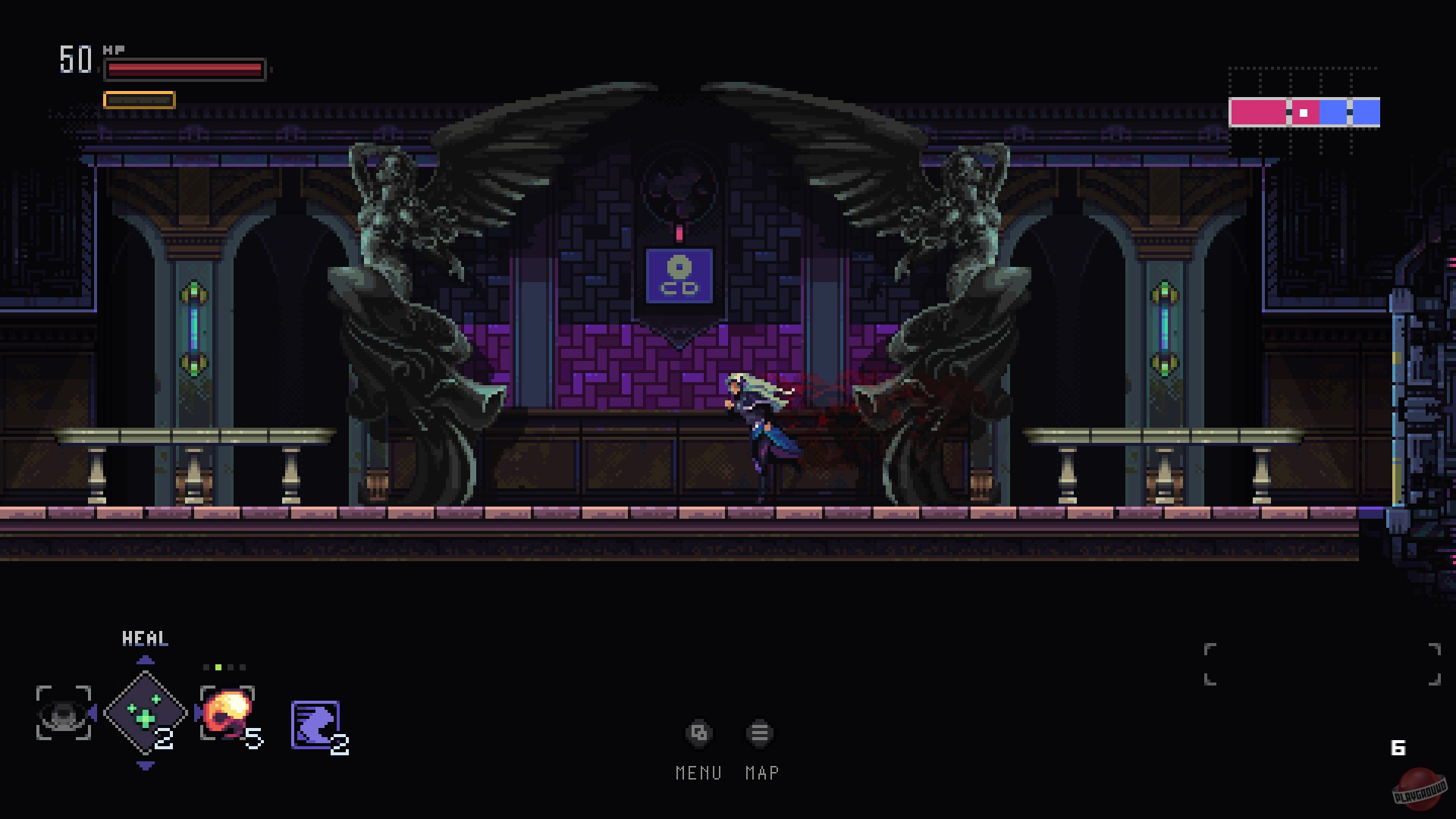This screenshot has width=1456, height=819.
Task: Open the MAP hamburger button icon
Action: pyautogui.click(x=759, y=733)
